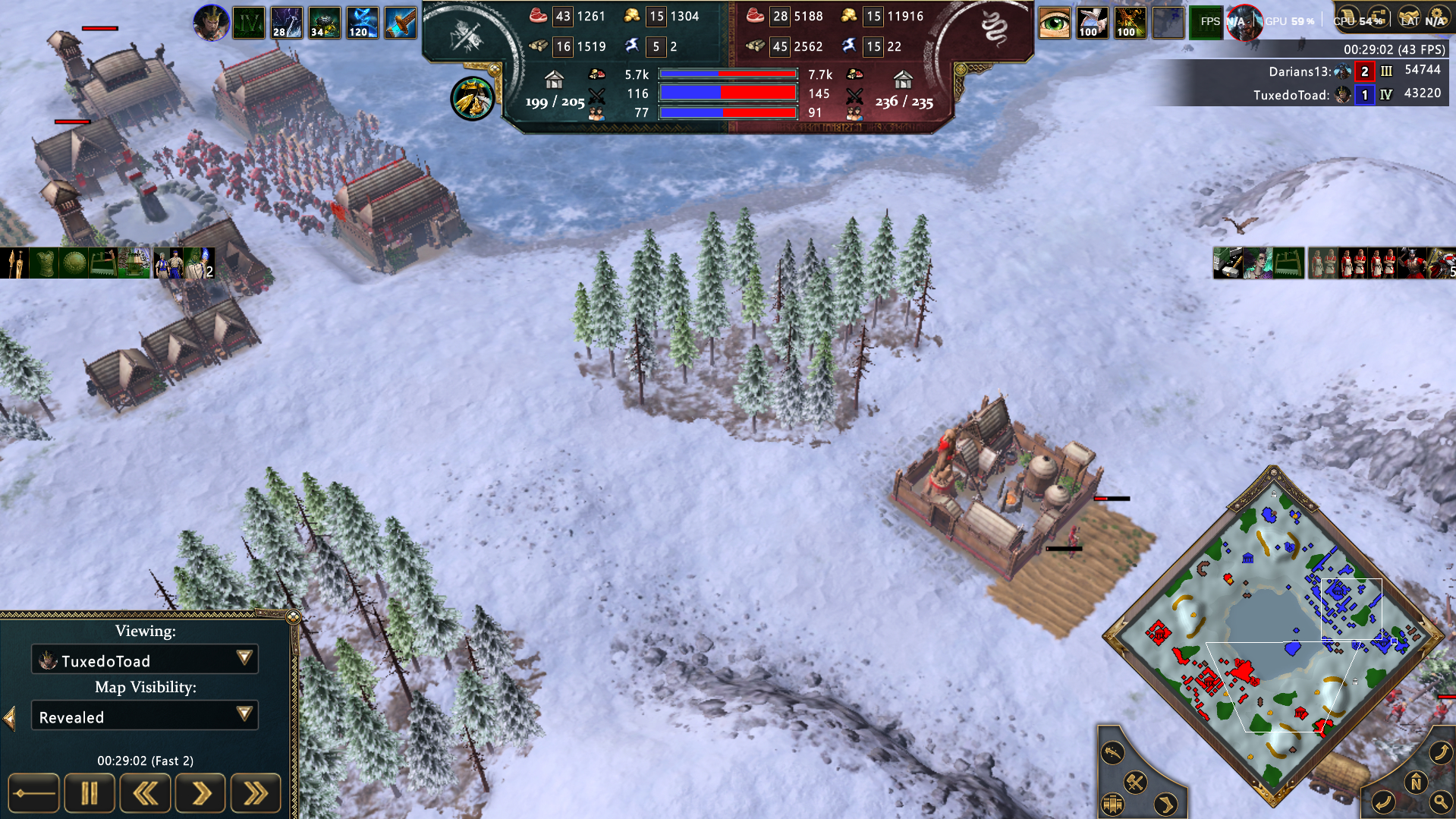Collapse the replay panel with side arrow

coord(10,718)
